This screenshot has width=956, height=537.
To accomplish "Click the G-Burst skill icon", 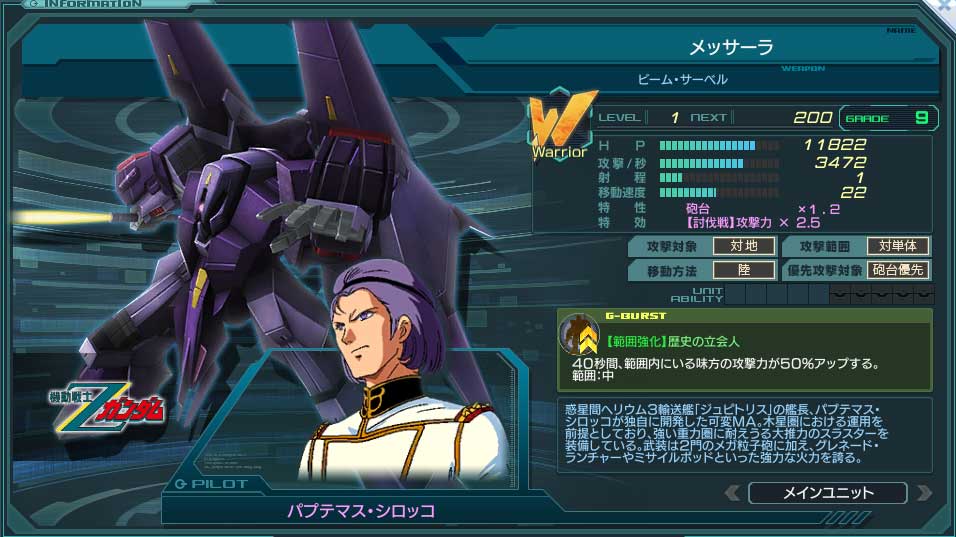I will click(x=578, y=333).
